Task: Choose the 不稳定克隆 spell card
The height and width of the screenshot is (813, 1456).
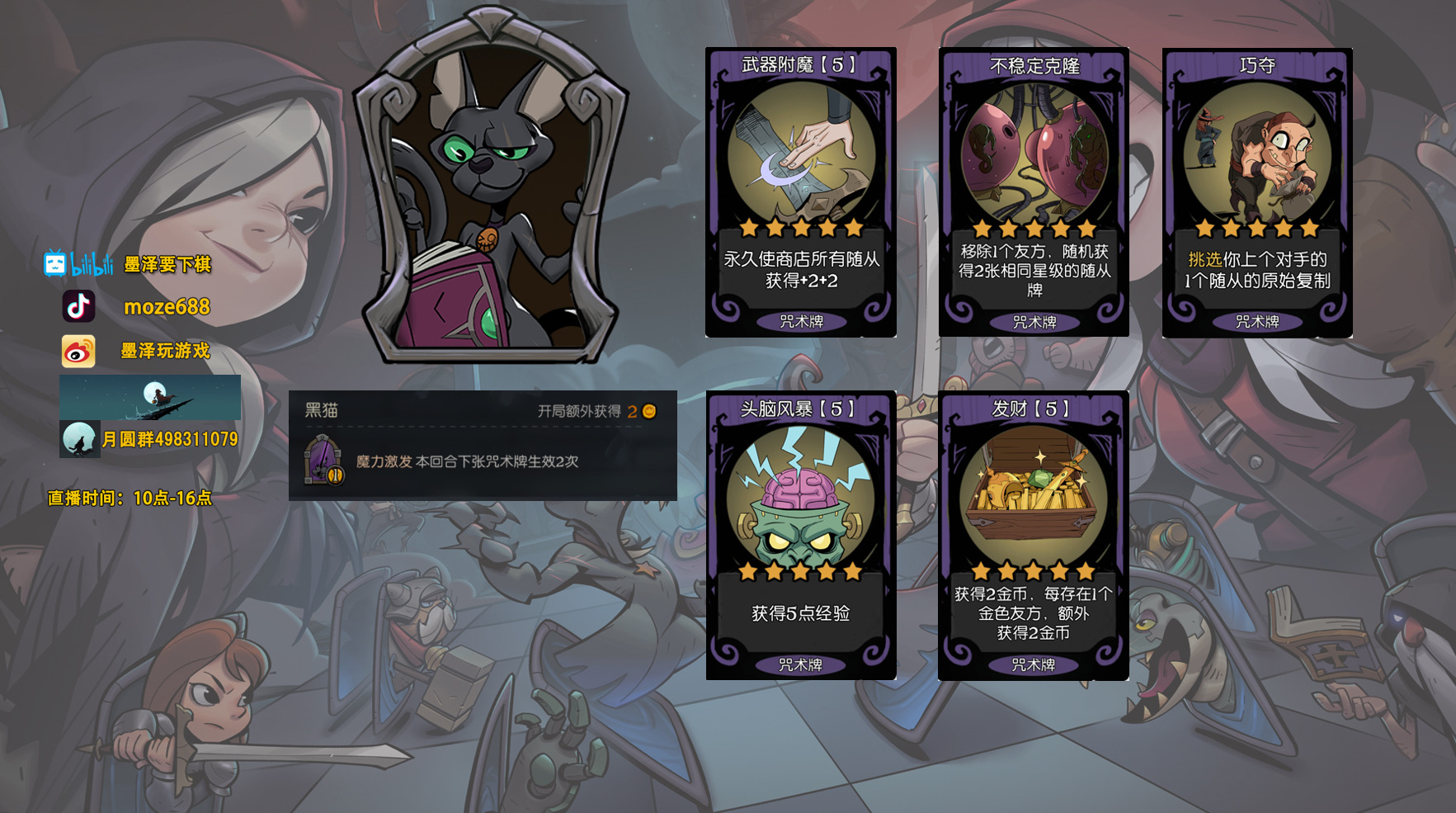Action: 1034,191
